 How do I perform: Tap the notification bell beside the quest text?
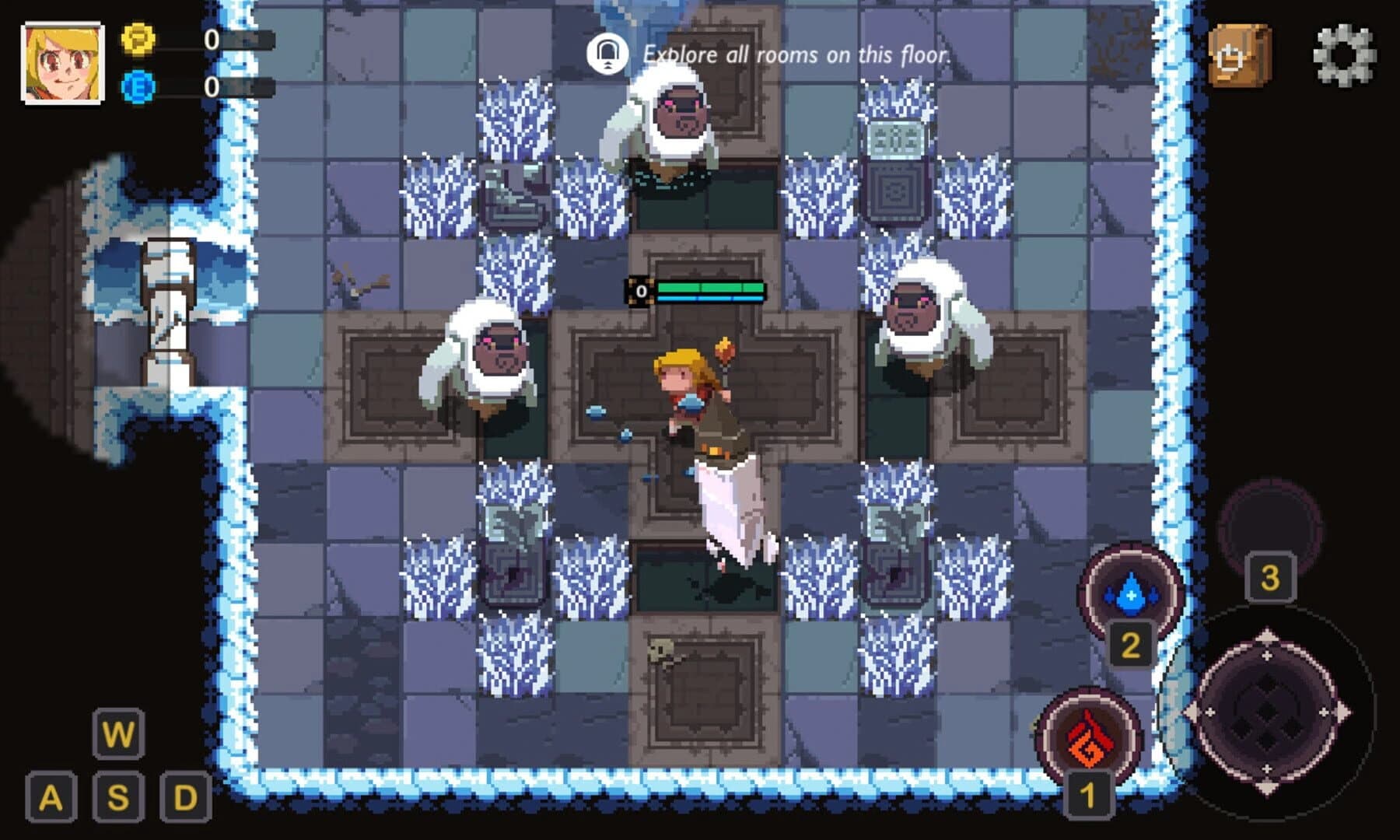(x=608, y=53)
